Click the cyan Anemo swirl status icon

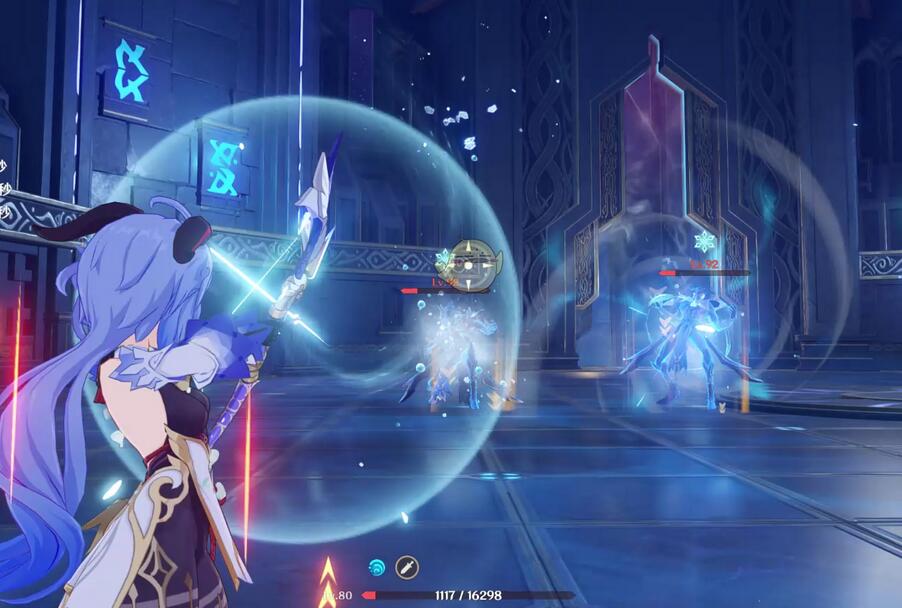377,566
